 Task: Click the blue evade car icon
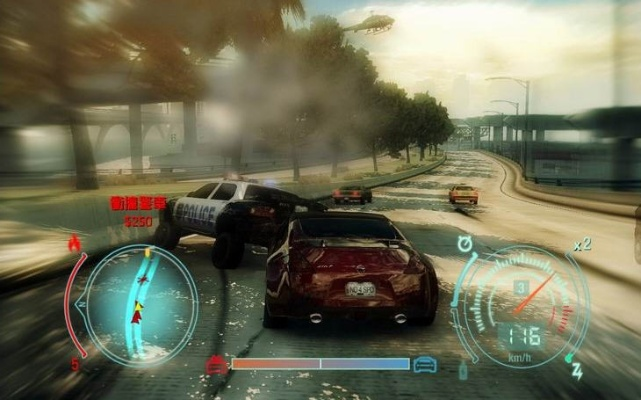tap(425, 364)
